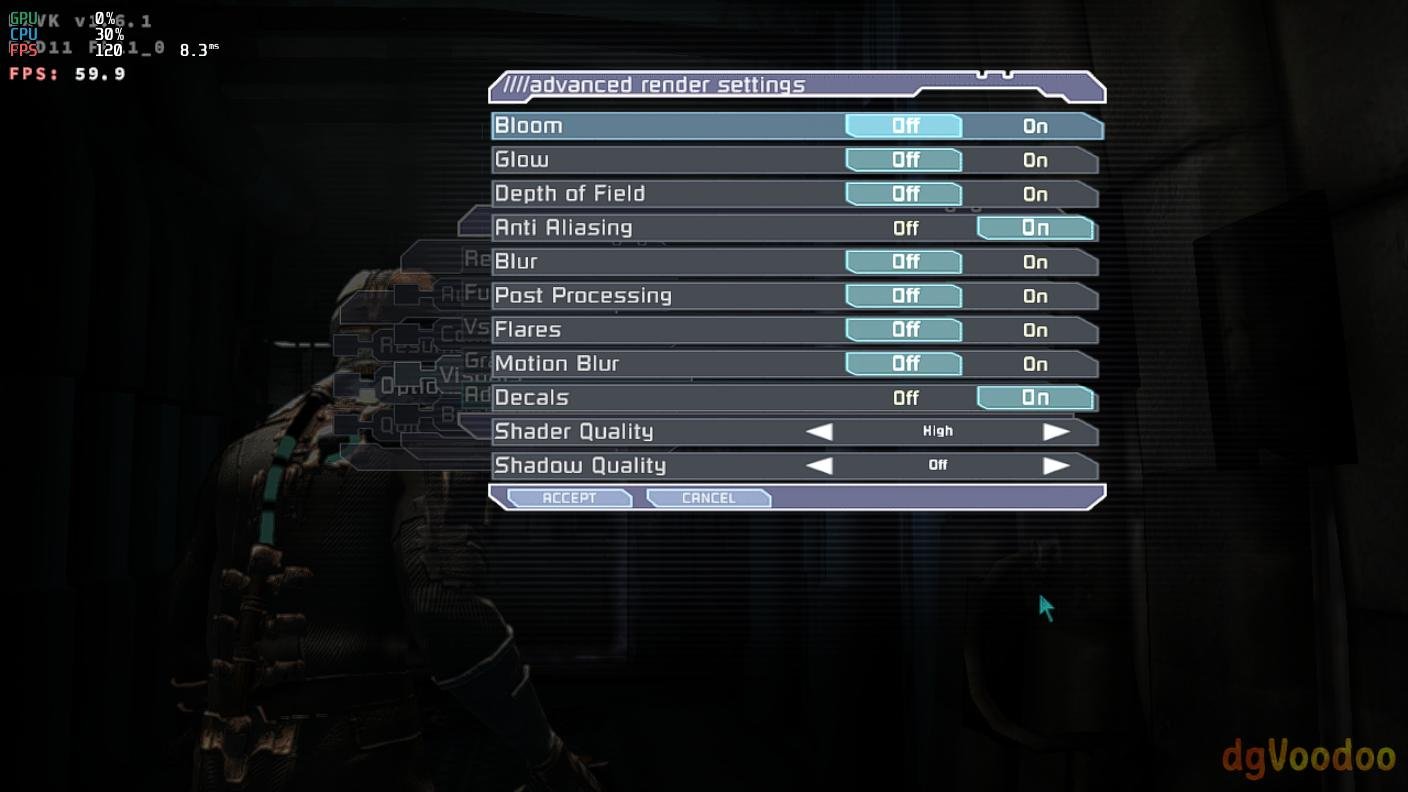Increase Shadow Quality with the right arrow
This screenshot has width=1408, height=792.
(1056, 466)
